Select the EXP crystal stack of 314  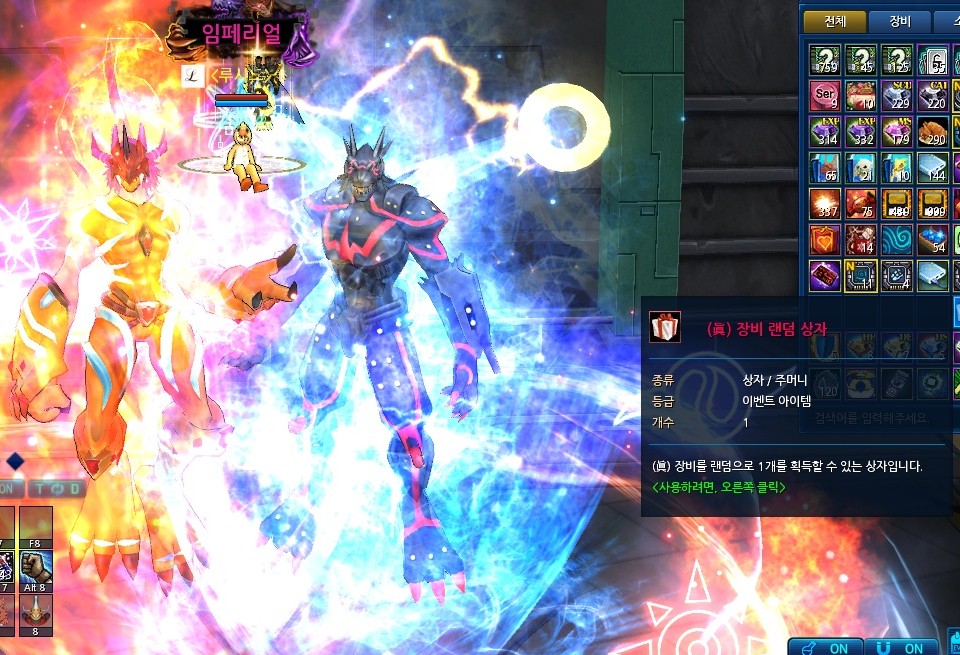pyautogui.click(x=825, y=131)
